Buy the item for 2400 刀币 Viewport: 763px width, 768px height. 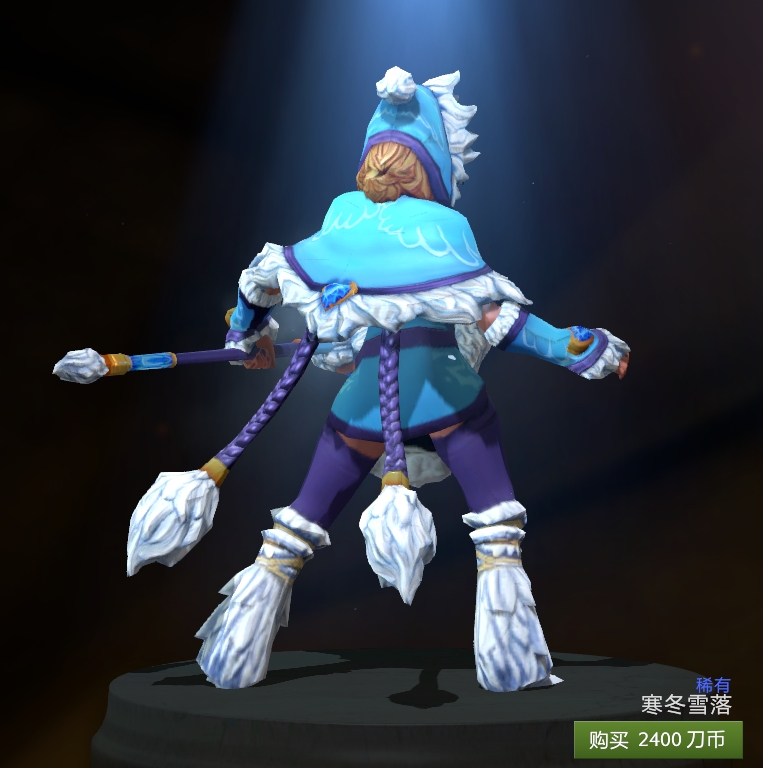658,740
